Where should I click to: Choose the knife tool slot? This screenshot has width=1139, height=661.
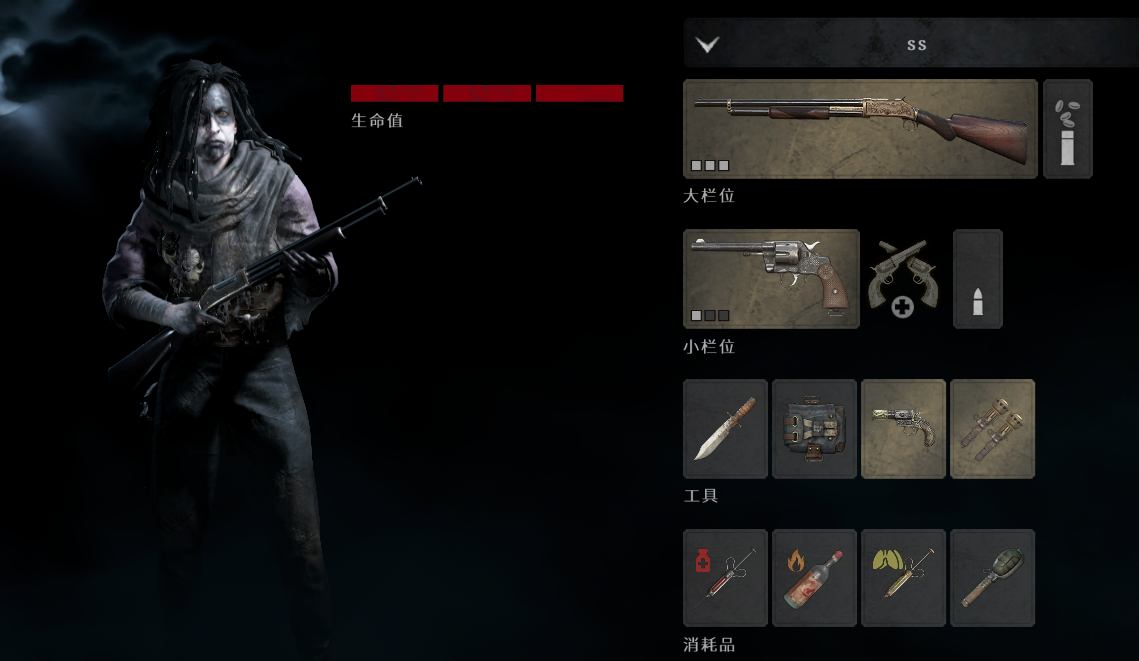click(725, 429)
